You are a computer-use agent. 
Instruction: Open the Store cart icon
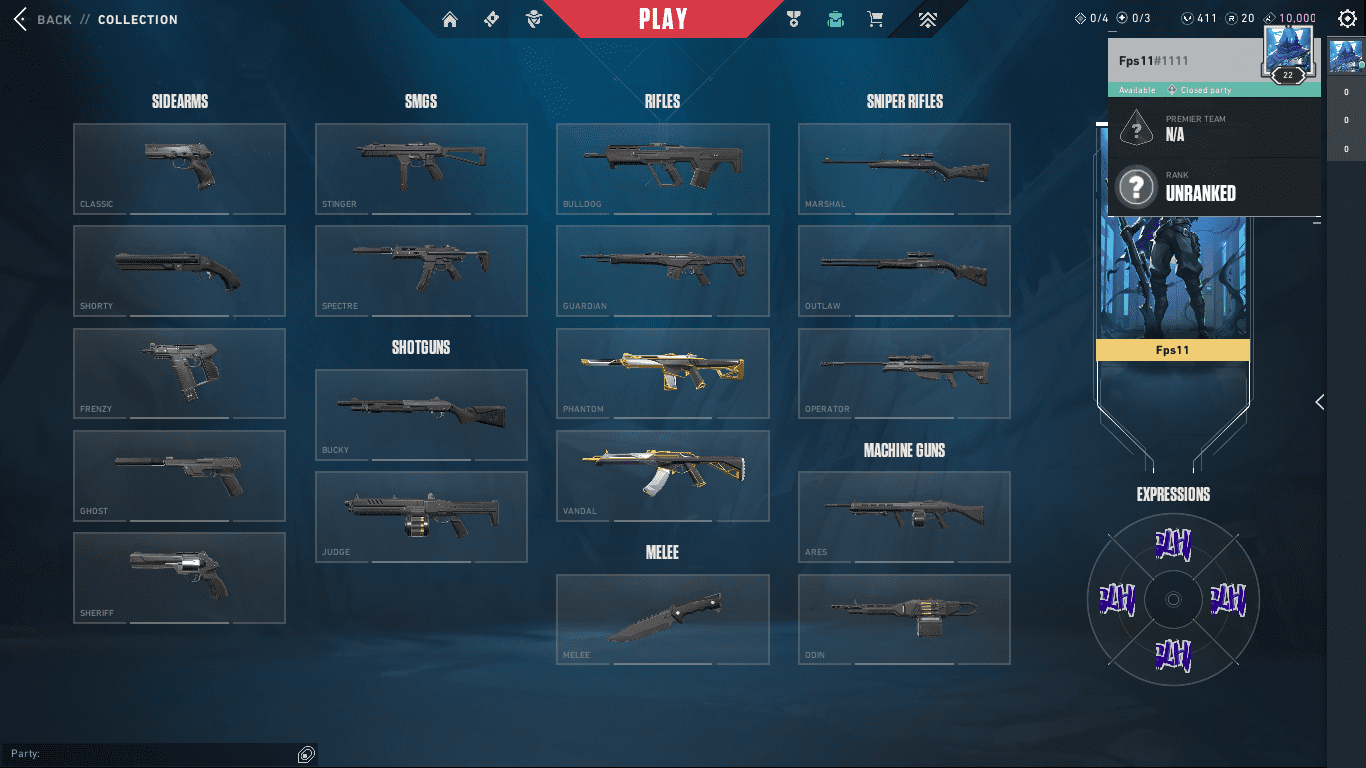click(875, 19)
